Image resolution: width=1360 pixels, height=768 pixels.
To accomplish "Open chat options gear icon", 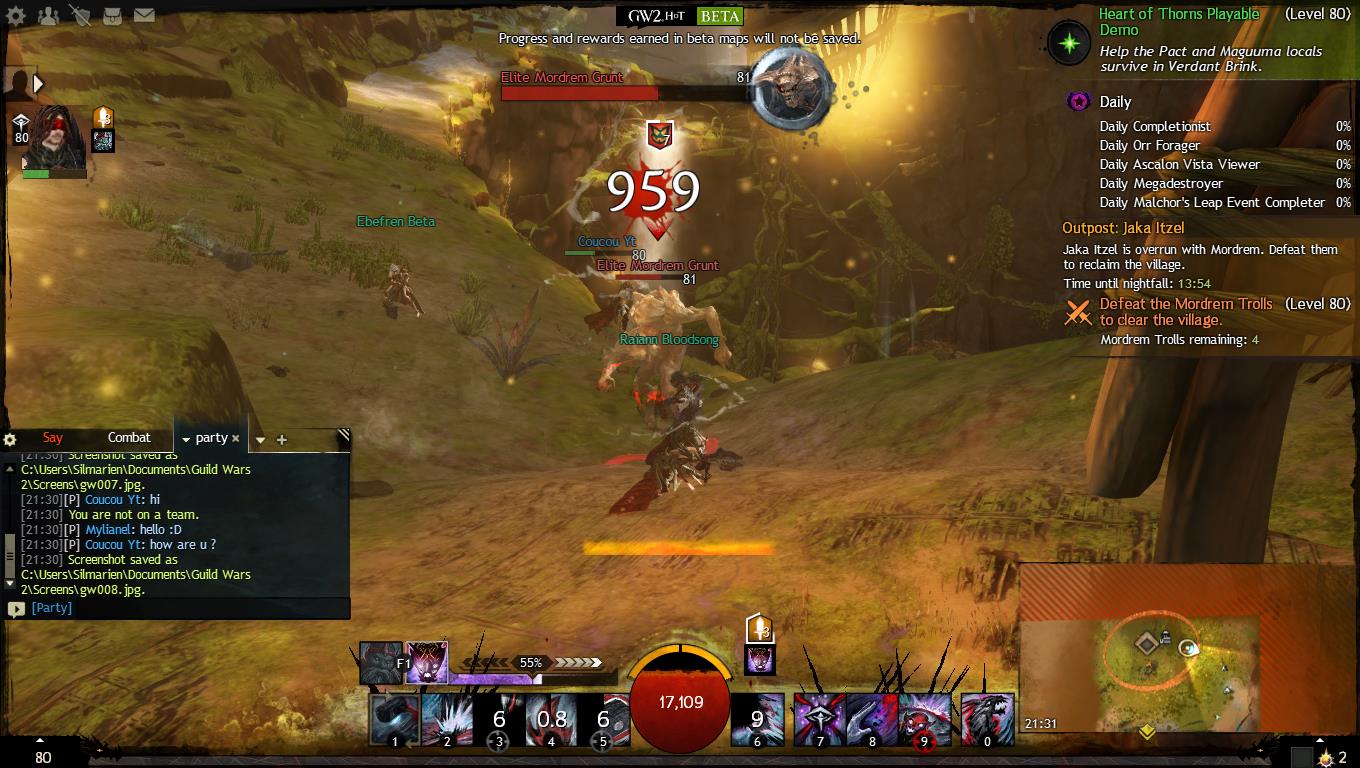I will 10,439.
